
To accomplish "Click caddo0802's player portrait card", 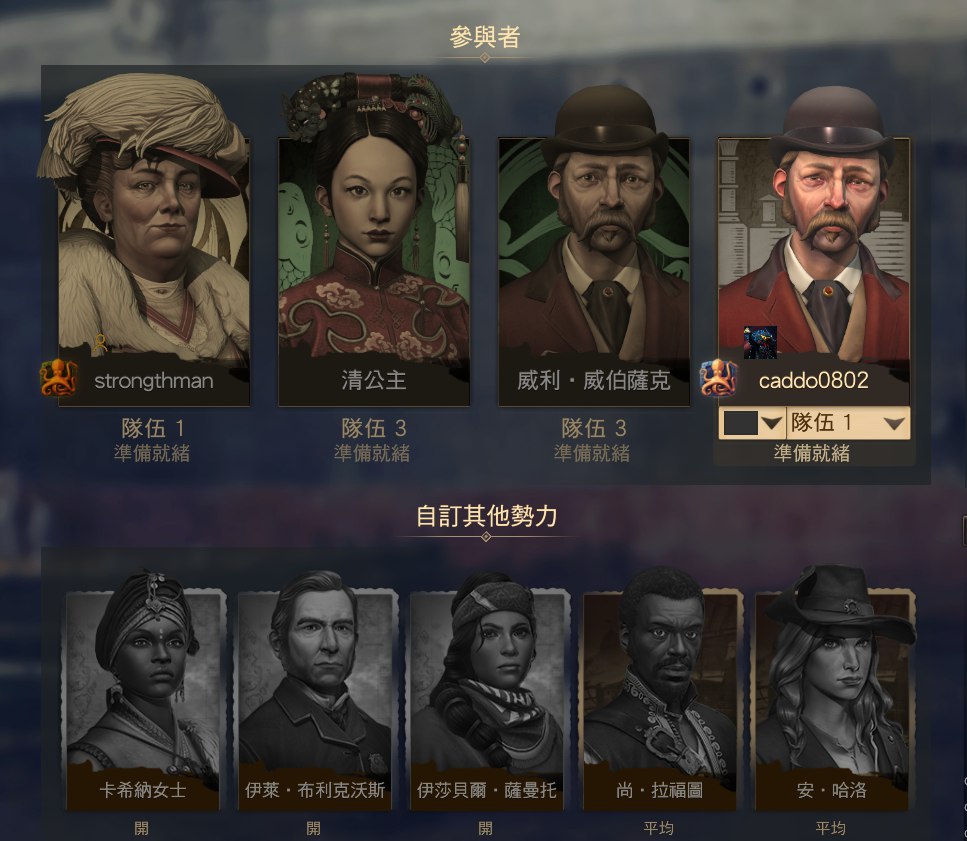I will [x=813, y=240].
